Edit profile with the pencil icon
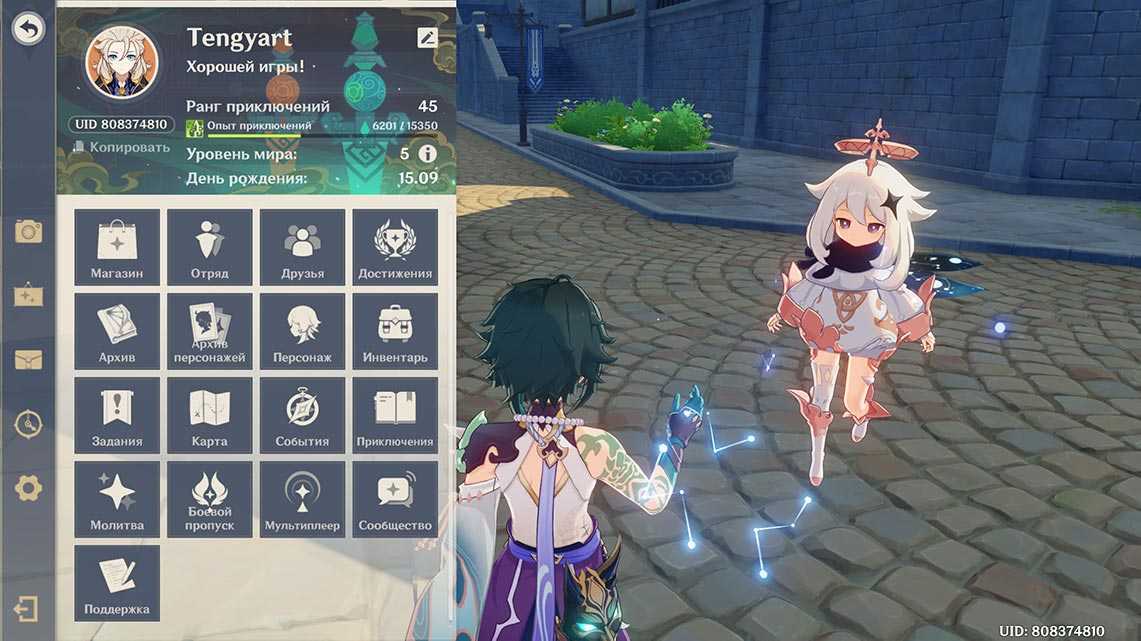Viewport: 1141px width, 641px height. 427,38
